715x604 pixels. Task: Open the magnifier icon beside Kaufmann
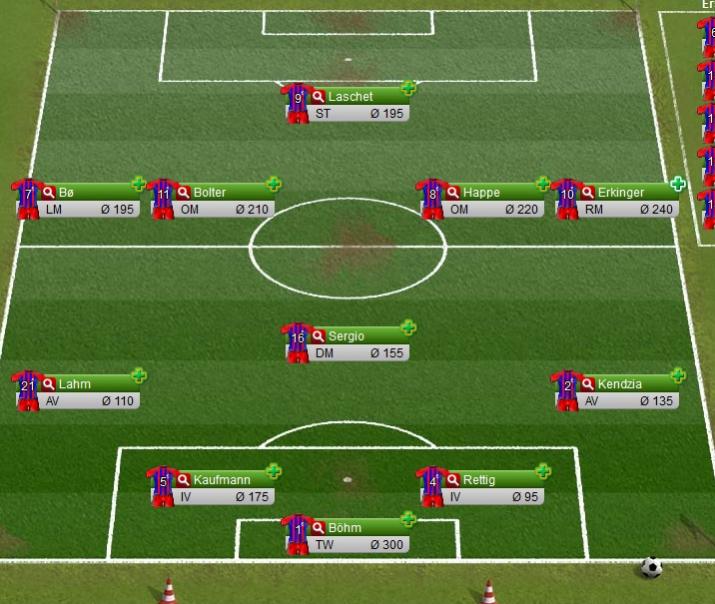(x=184, y=481)
